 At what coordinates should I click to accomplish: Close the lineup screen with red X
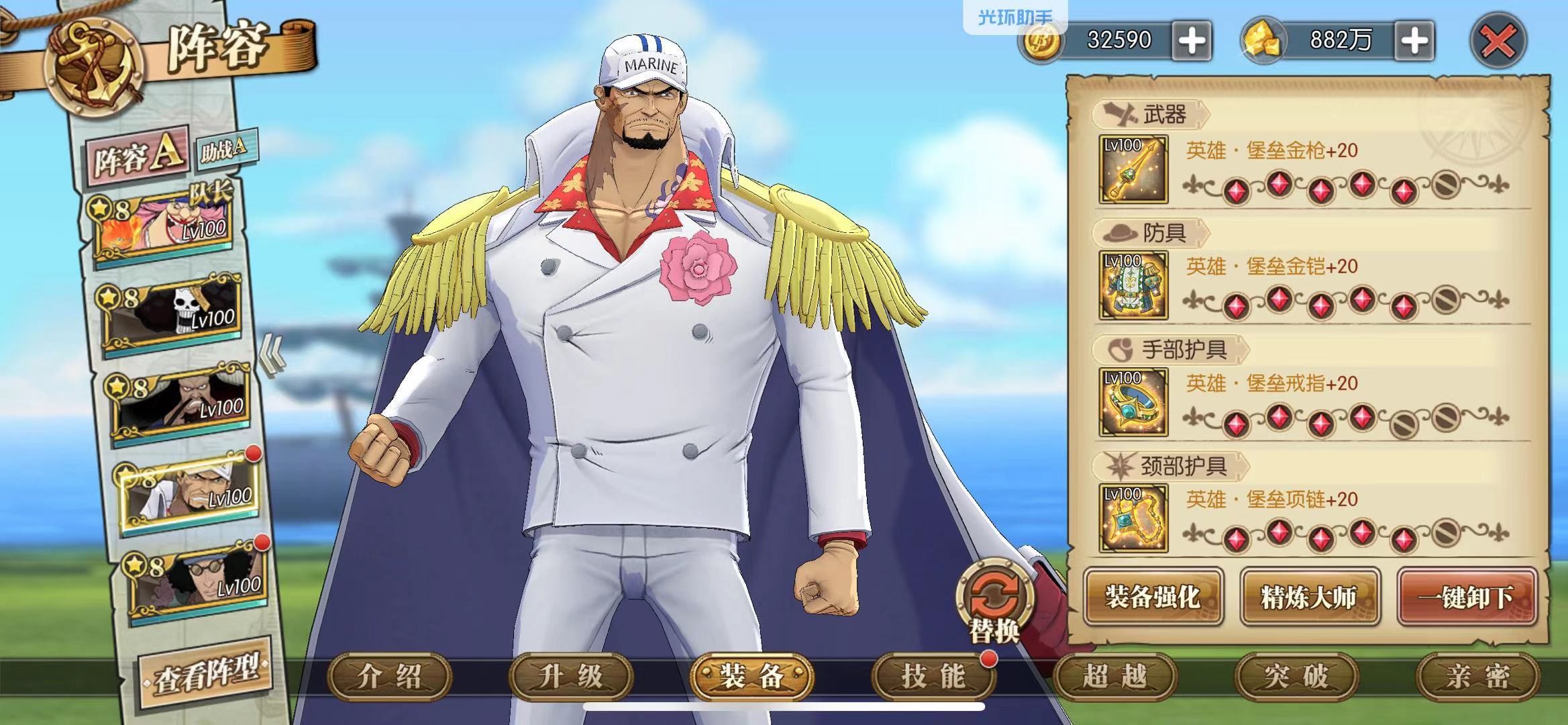coord(1498,42)
